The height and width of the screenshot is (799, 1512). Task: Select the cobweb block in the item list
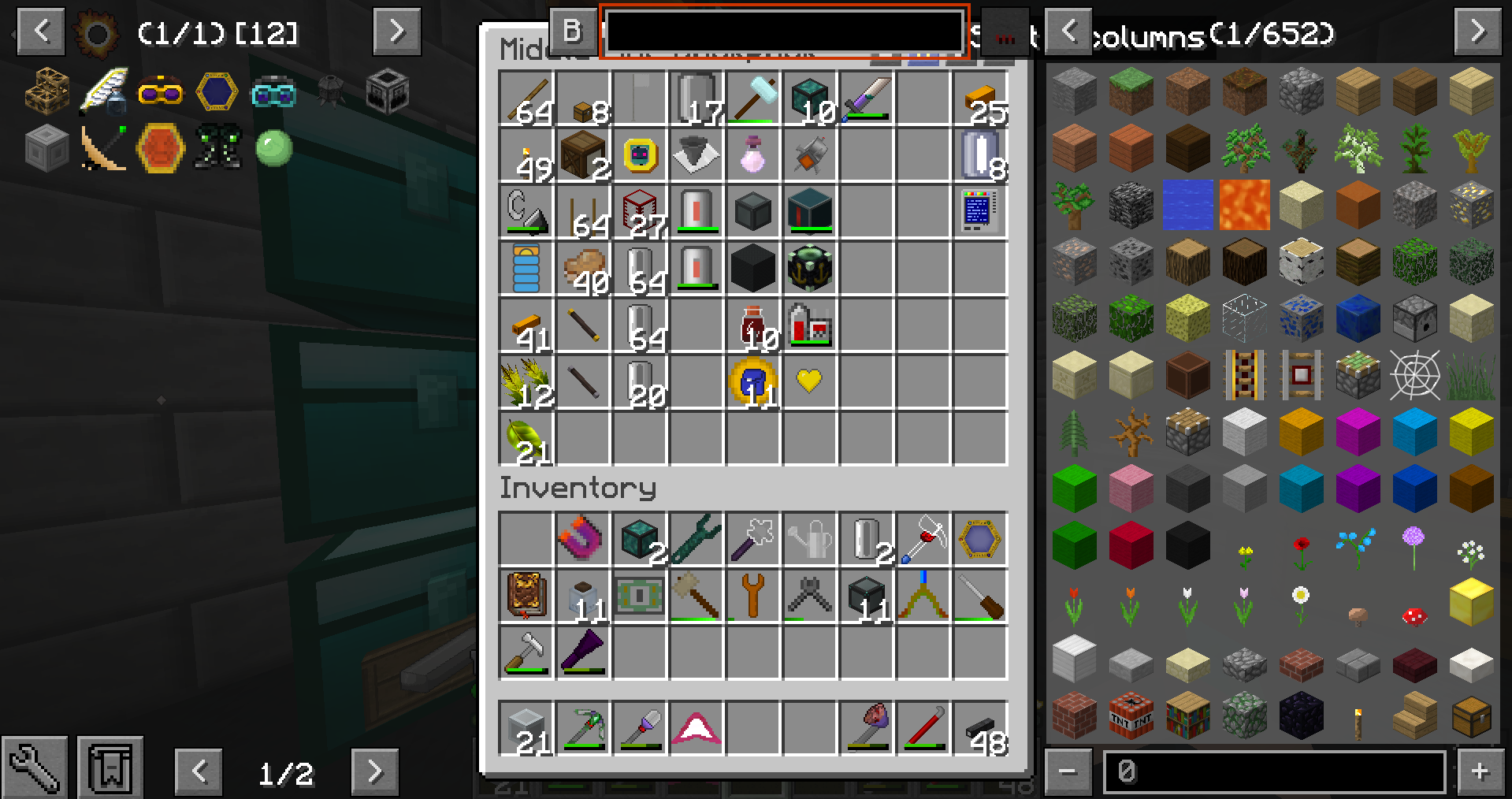[1414, 376]
